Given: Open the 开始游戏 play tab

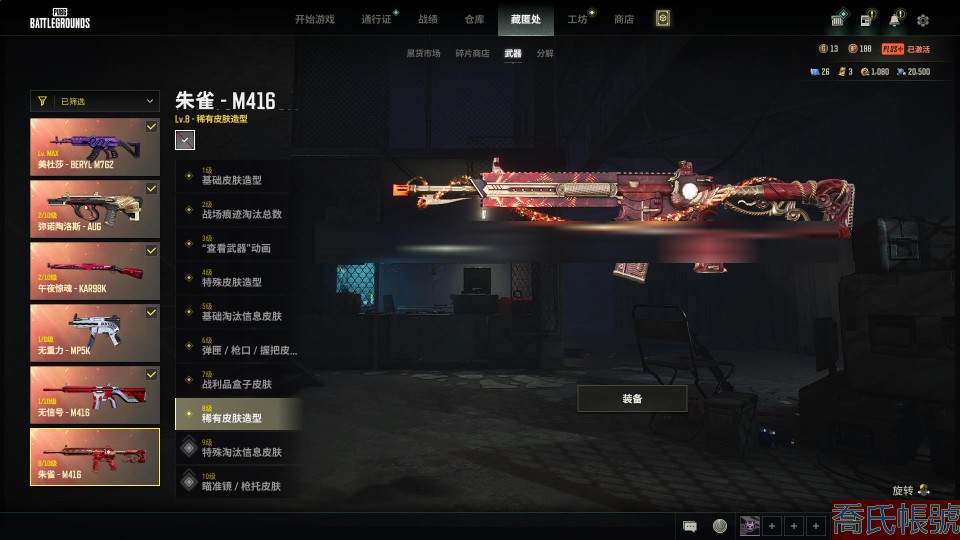Looking at the screenshot, I should tap(315, 19).
